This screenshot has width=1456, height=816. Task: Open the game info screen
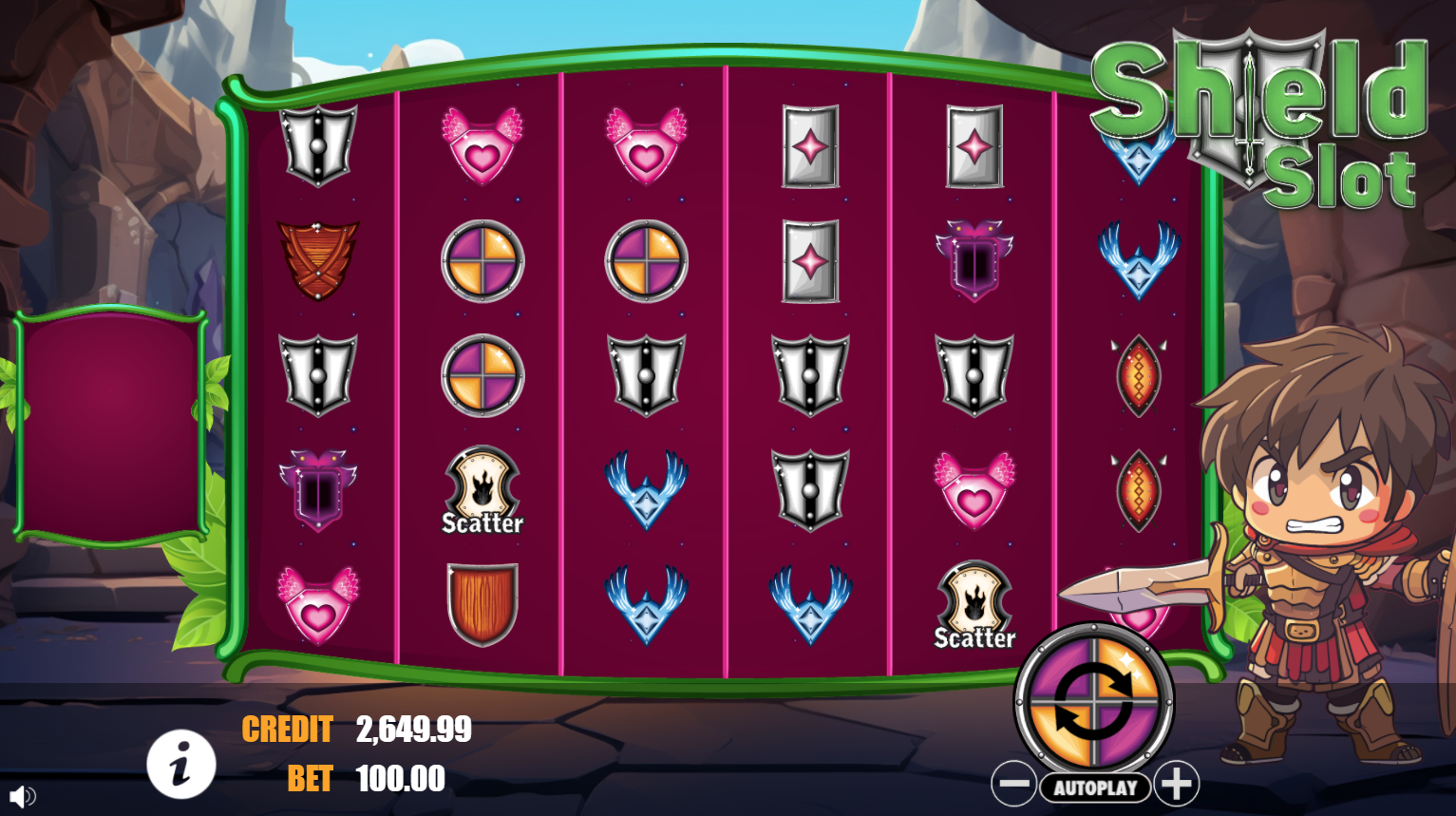(x=180, y=764)
